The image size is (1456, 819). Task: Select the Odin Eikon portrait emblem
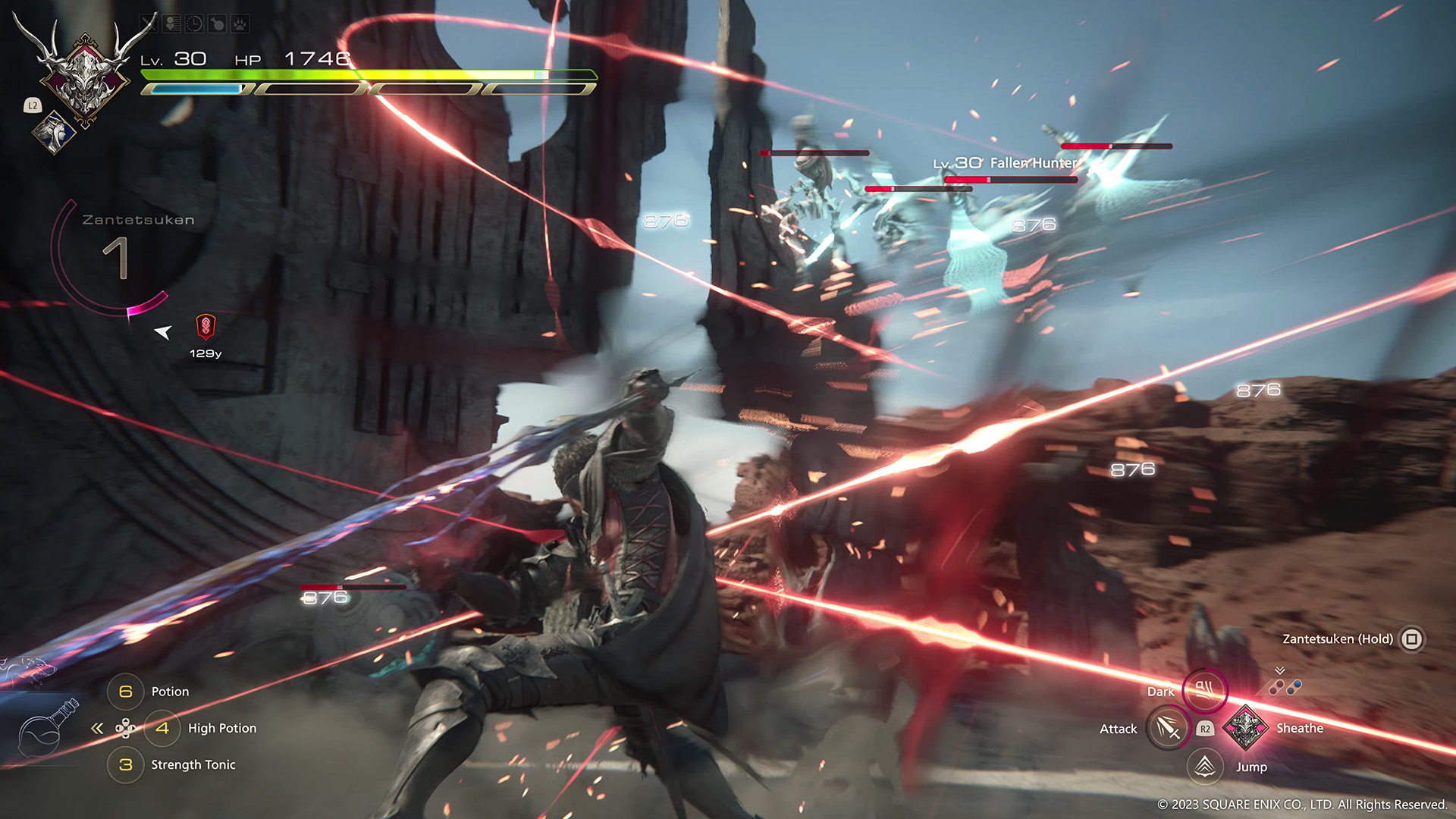click(x=85, y=74)
